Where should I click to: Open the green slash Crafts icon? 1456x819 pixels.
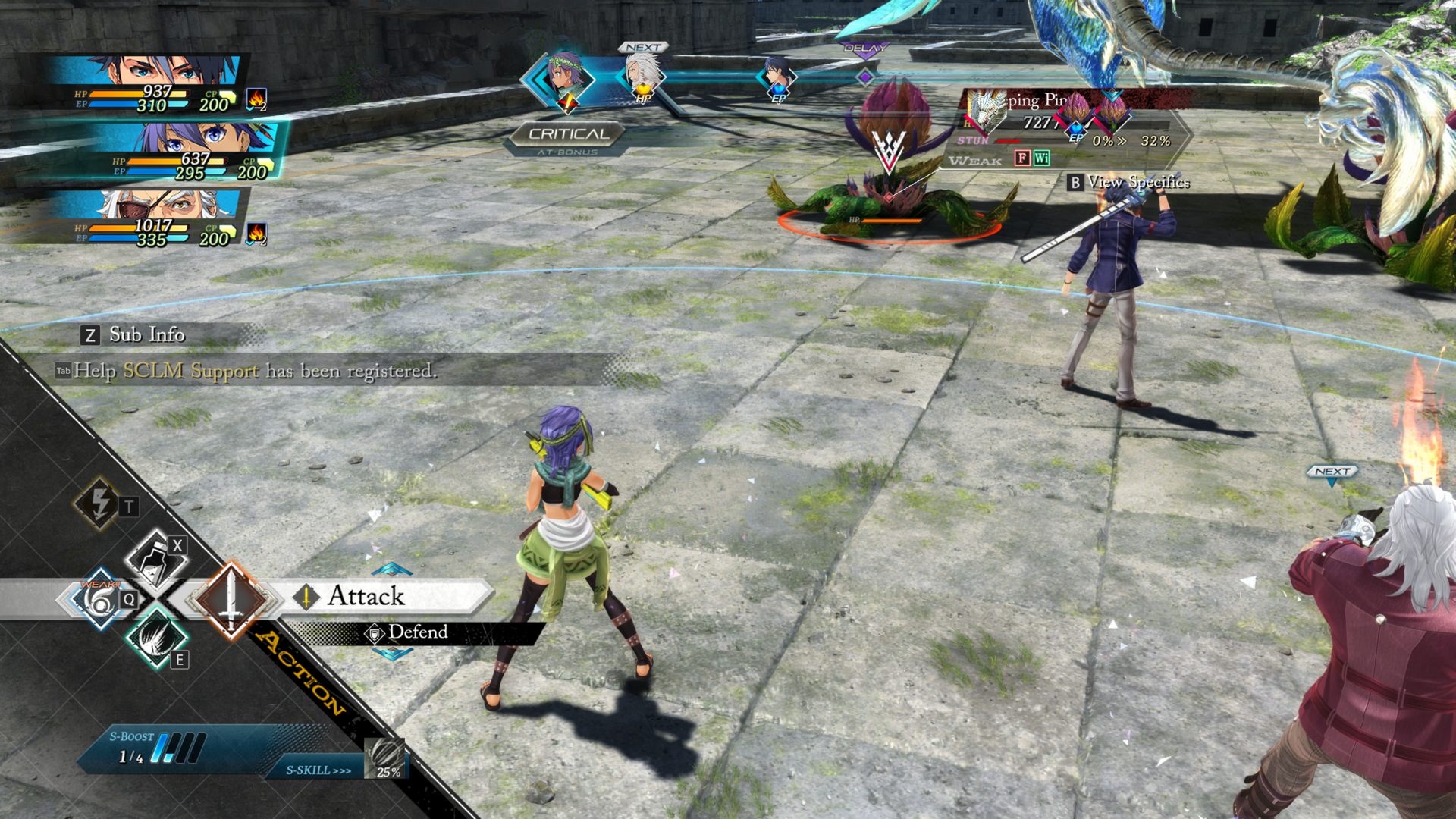(x=155, y=639)
